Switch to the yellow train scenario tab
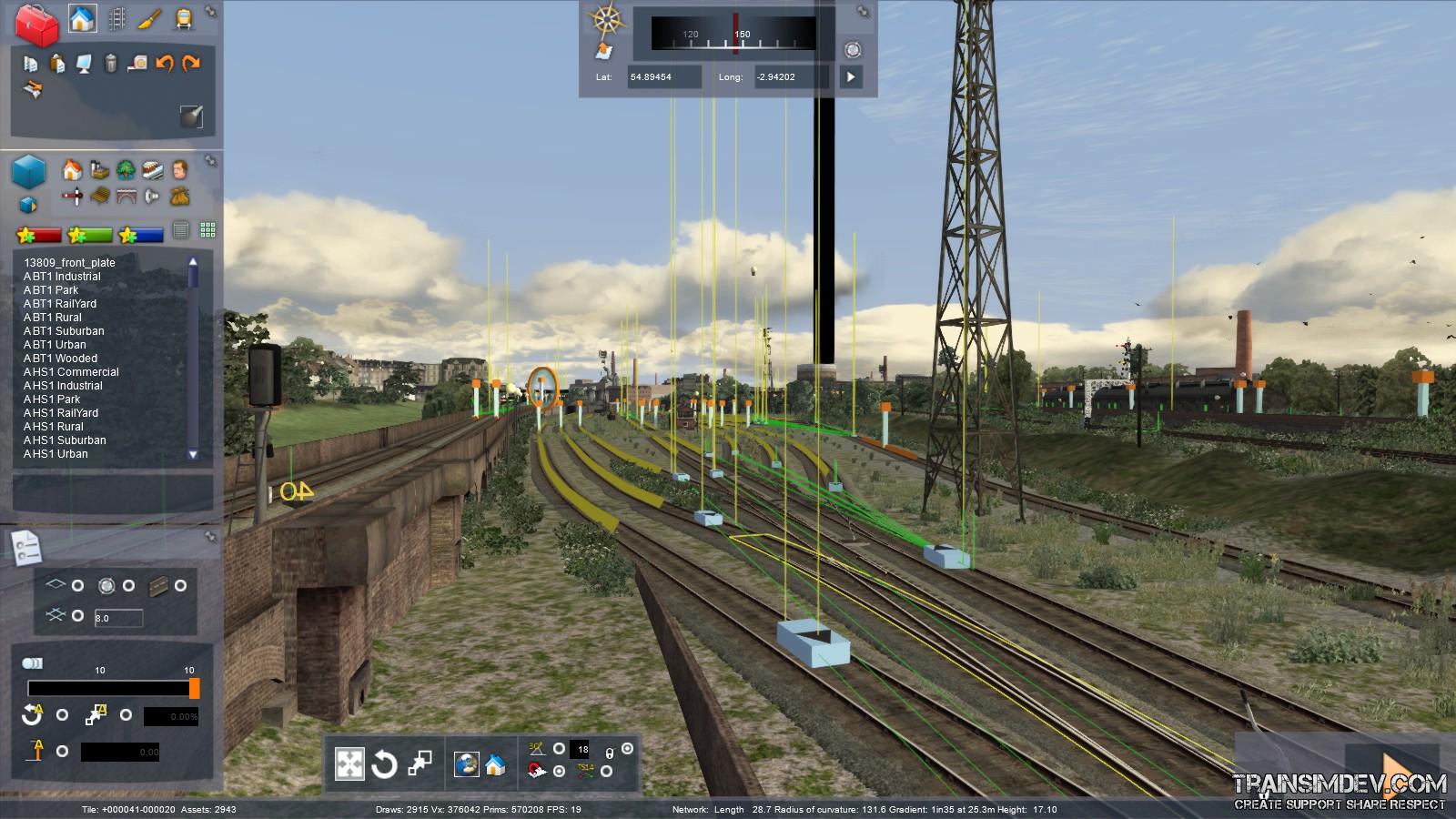Viewport: 1456px width, 819px height. (x=183, y=19)
